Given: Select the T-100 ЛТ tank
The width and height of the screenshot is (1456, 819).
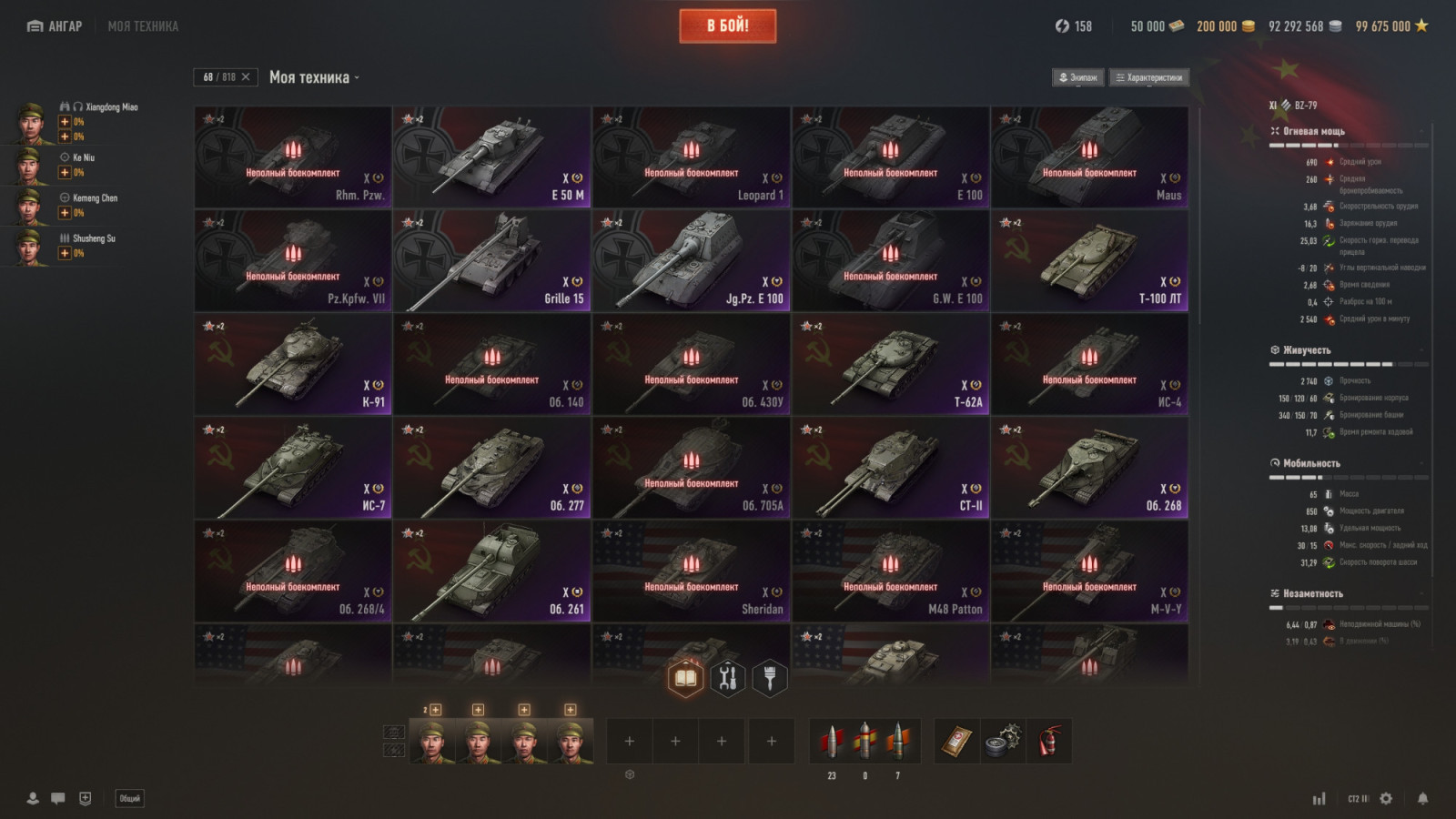Looking at the screenshot, I should pos(1089,261).
